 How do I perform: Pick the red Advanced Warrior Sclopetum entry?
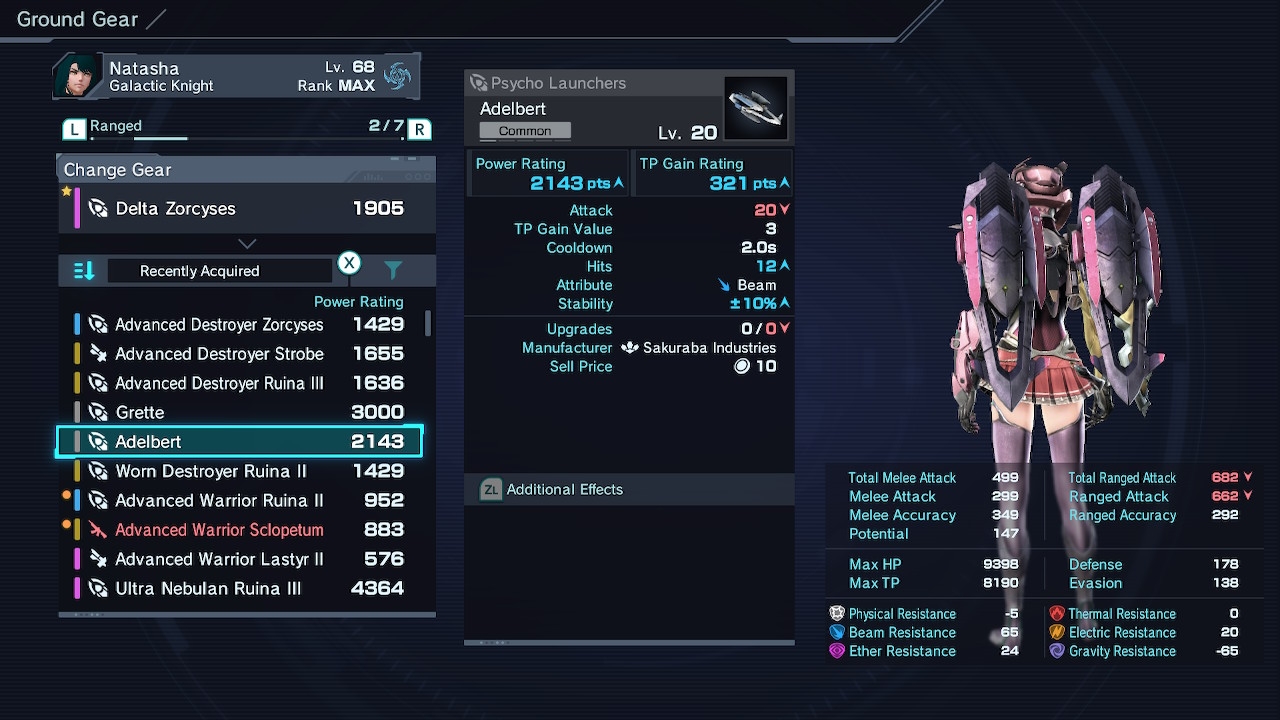point(240,530)
